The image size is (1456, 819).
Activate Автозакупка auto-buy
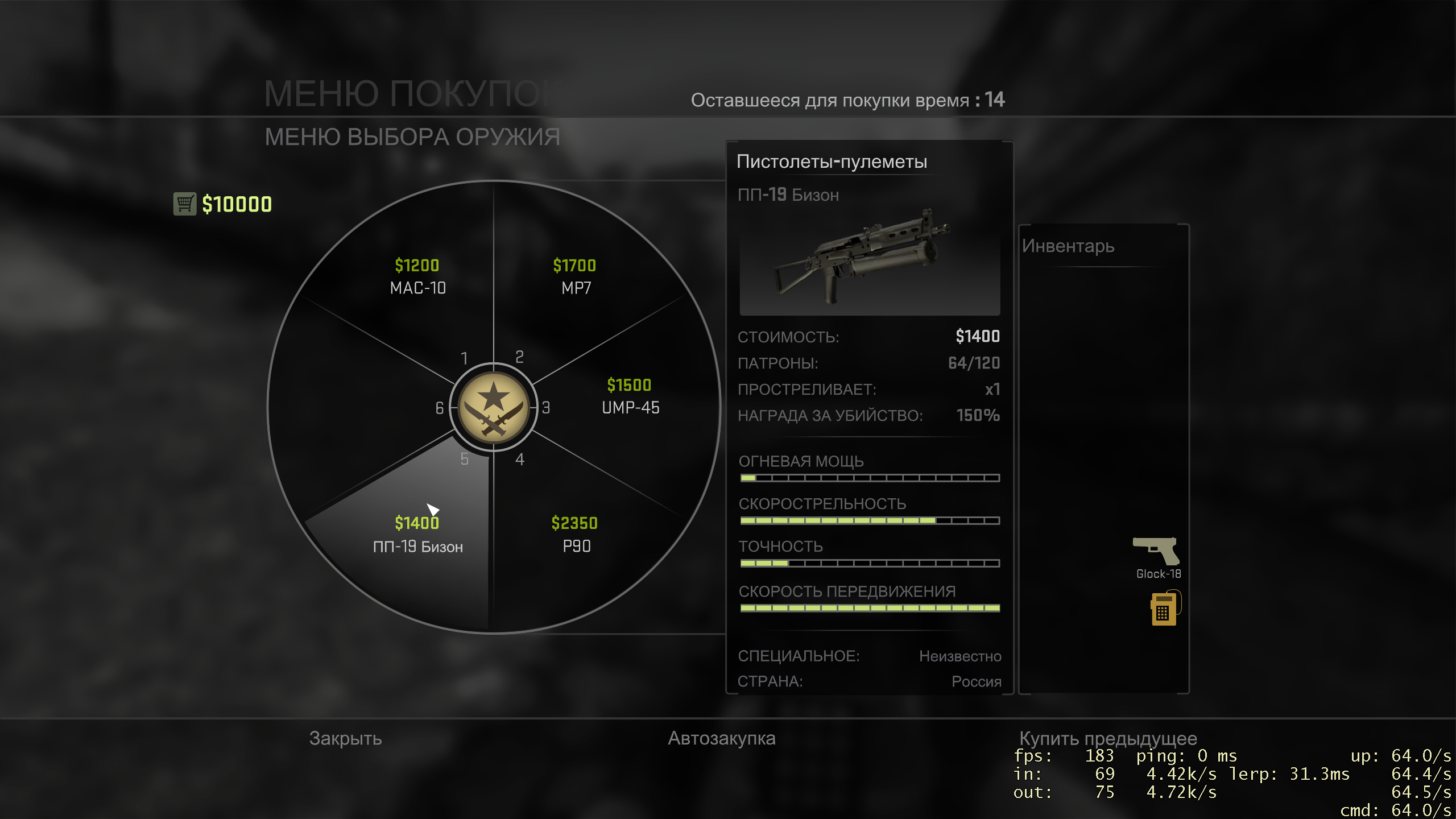click(721, 738)
